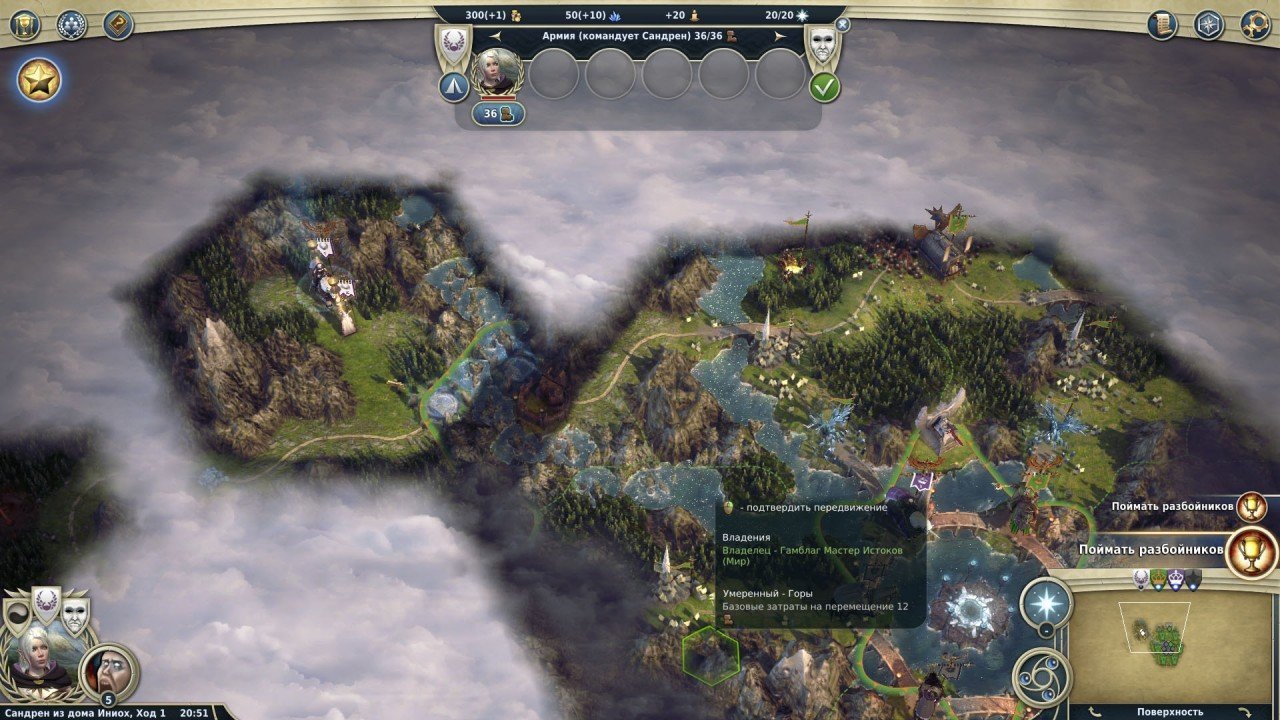Viewport: 1280px width, 720px height.
Task: Click the round emblem icon beside the trophy
Action: pos(71,25)
